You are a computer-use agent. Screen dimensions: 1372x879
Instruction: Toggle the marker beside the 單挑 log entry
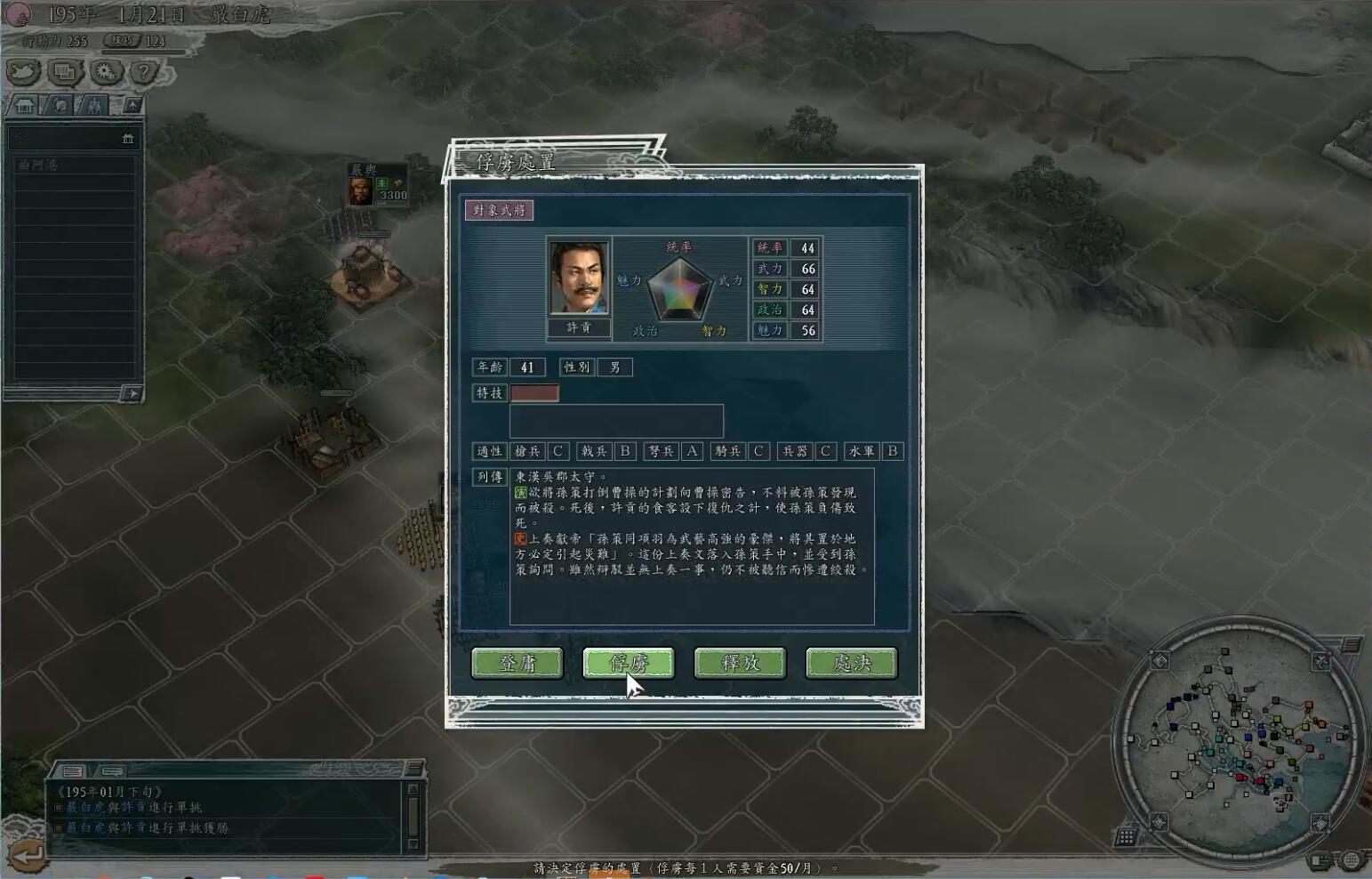(x=59, y=808)
